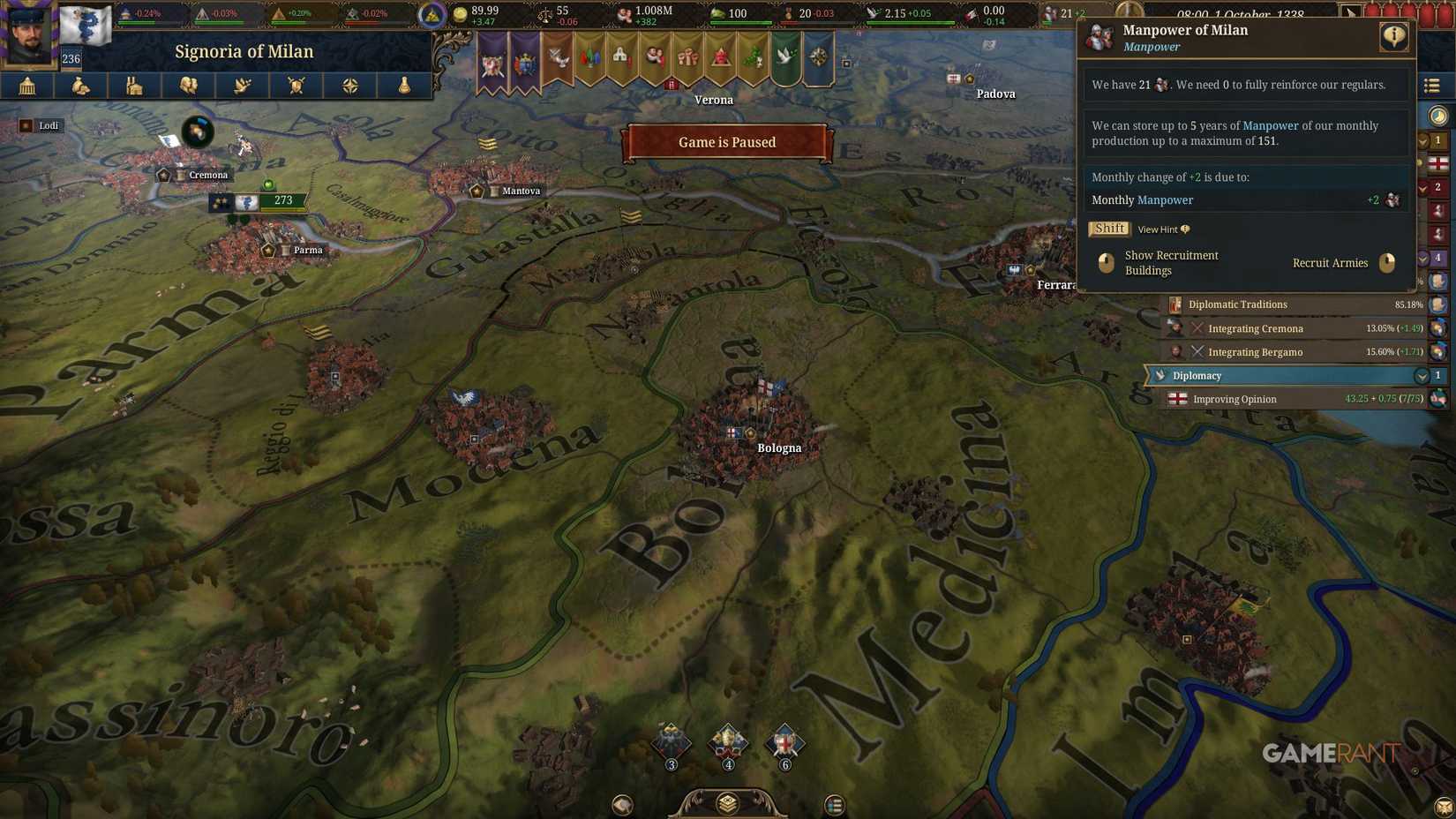Expand the top-right entry numbered 2 via chevron
1456x819 pixels.
point(1422,187)
